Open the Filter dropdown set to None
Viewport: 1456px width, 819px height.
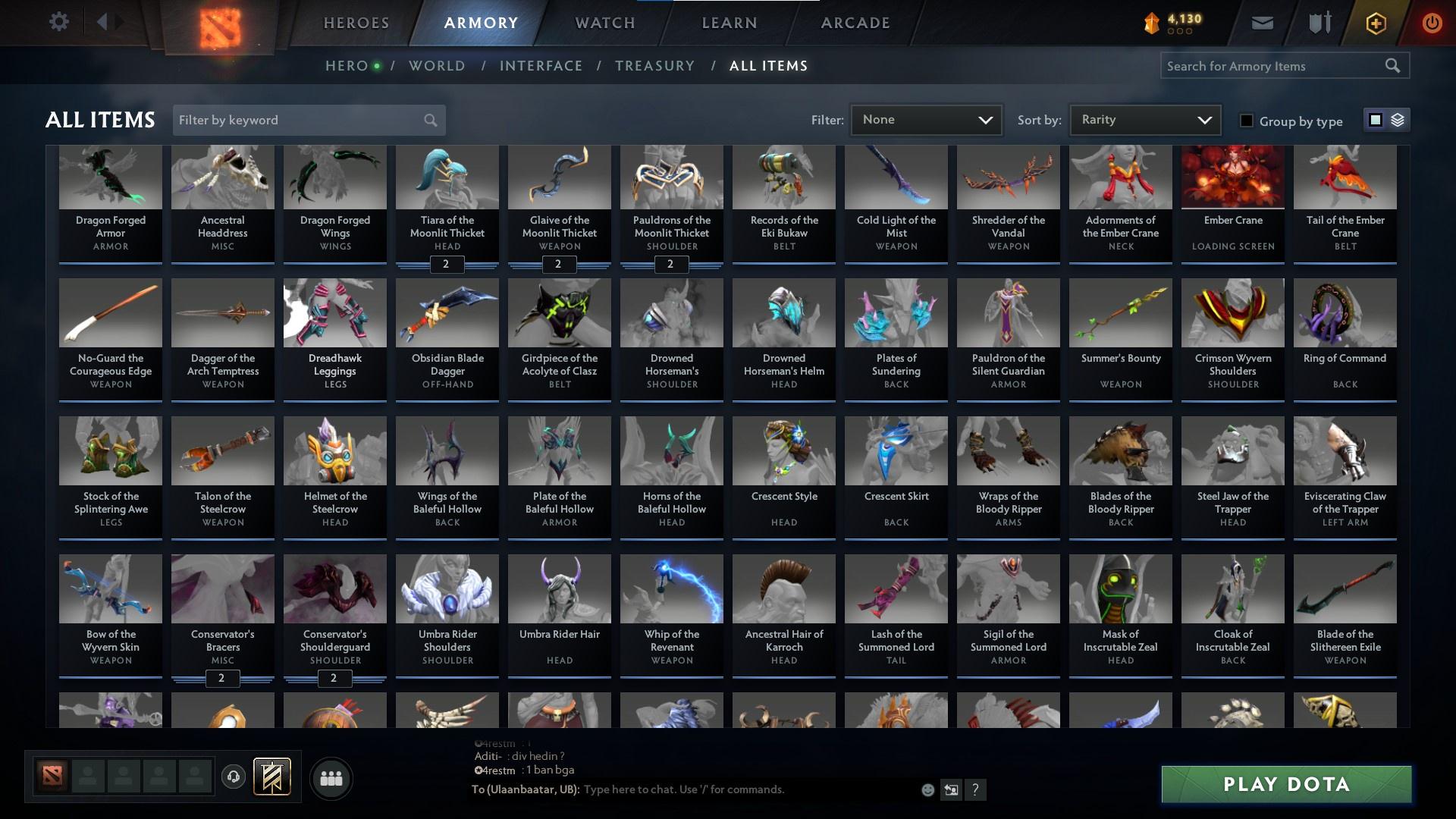[x=925, y=119]
